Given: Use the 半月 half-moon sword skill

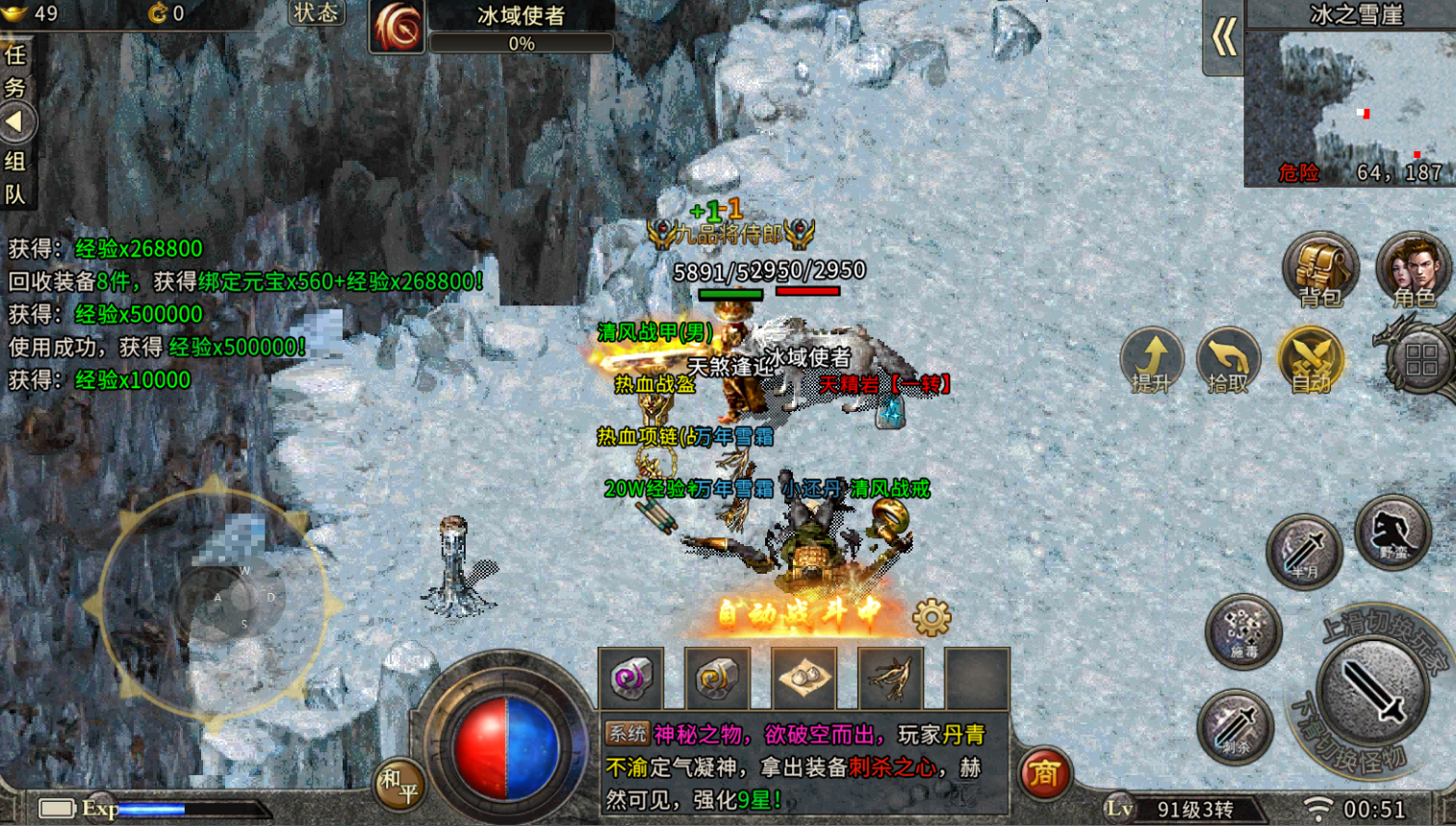Looking at the screenshot, I should 1304,551.
